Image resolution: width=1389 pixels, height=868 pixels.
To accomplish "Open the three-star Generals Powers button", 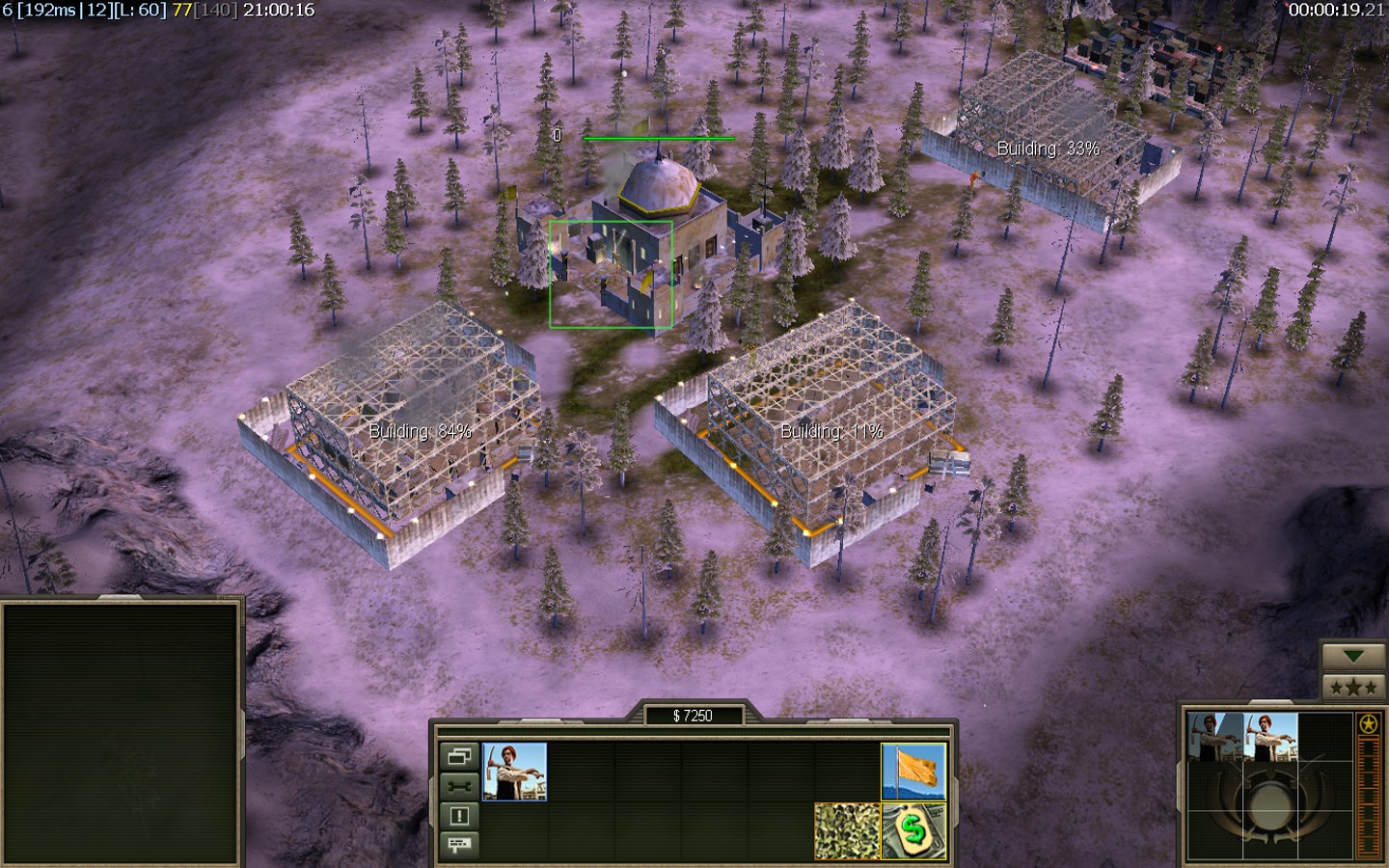I will click(x=1353, y=687).
